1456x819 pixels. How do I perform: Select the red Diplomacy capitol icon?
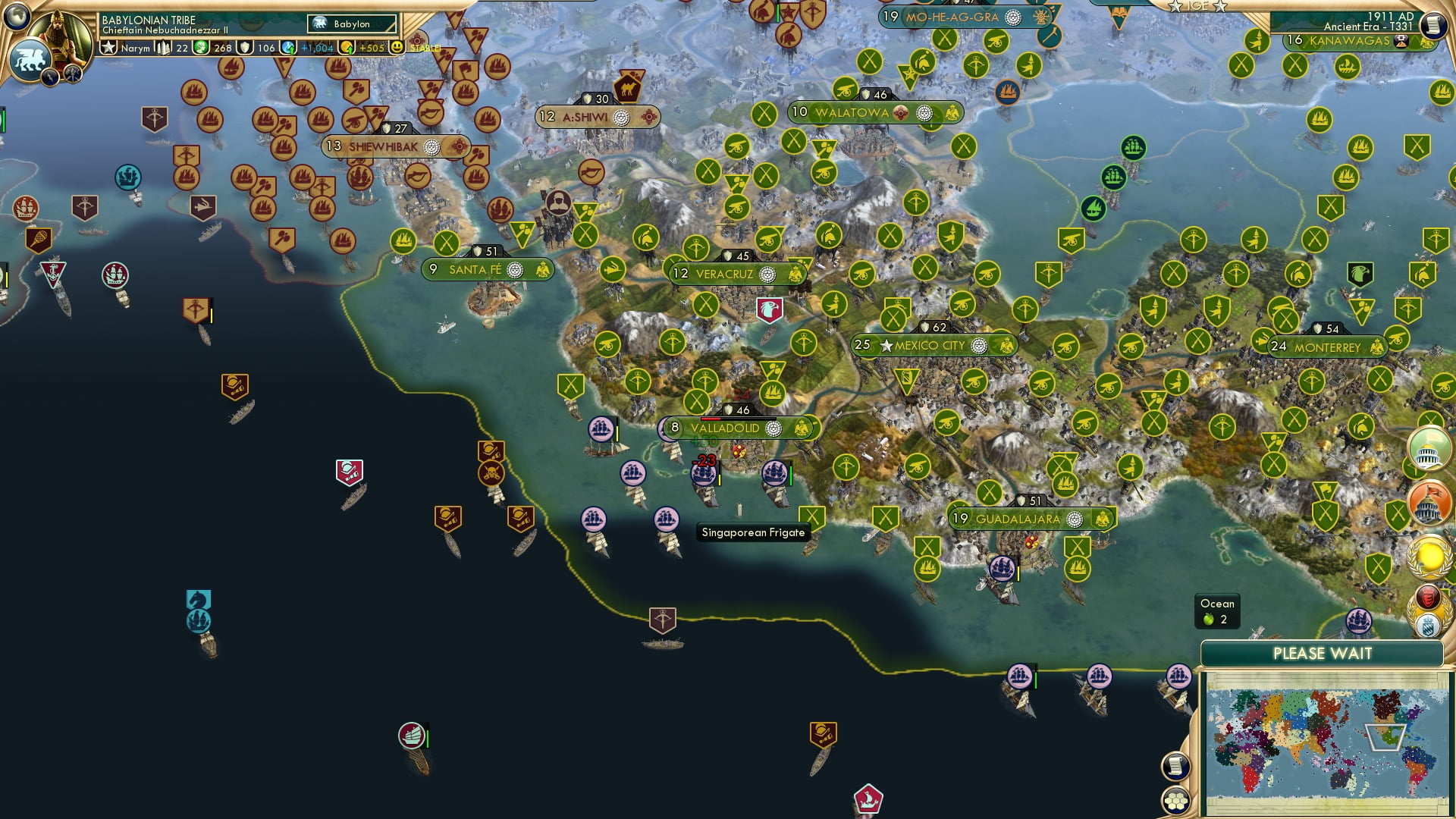[x=1429, y=502]
